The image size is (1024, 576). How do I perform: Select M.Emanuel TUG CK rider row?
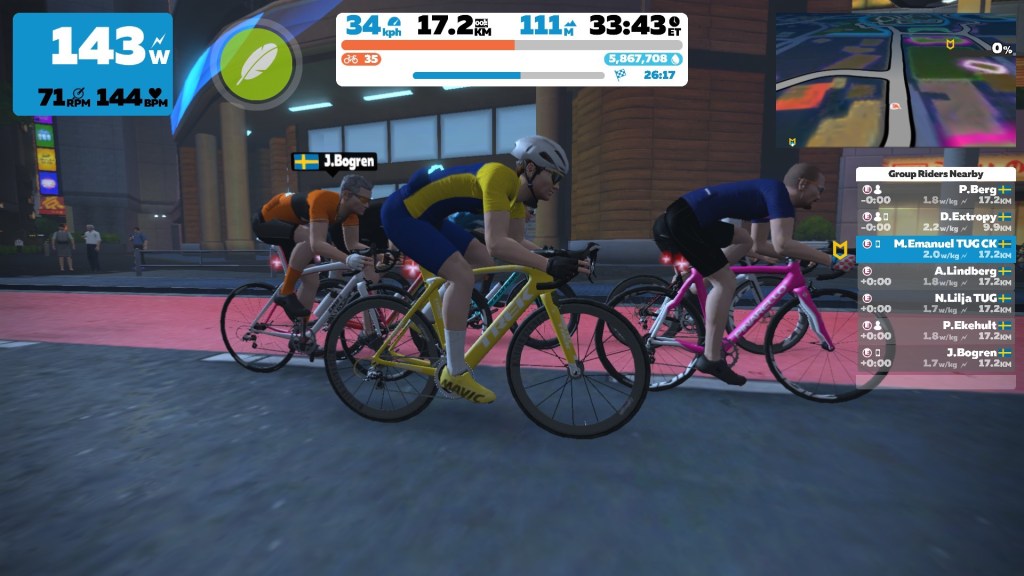pos(935,249)
